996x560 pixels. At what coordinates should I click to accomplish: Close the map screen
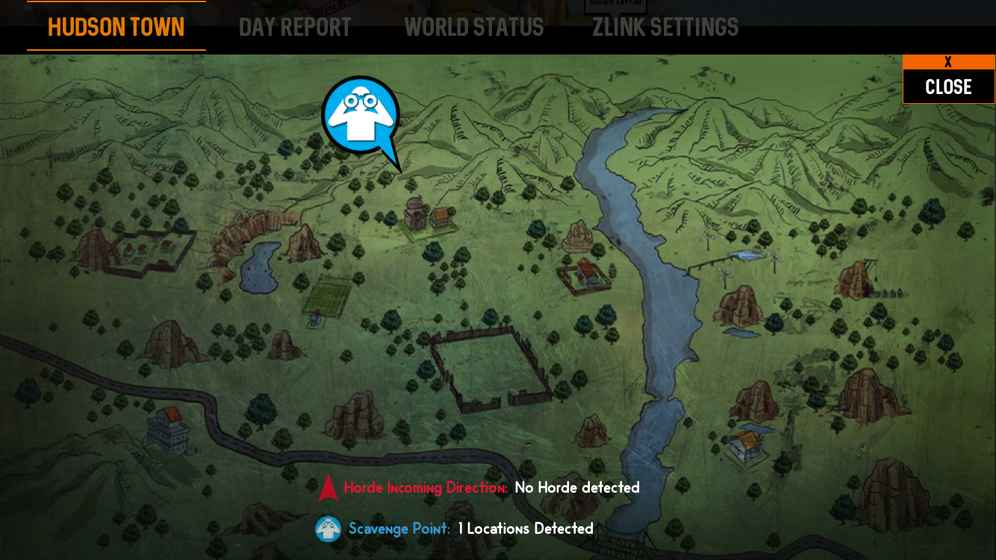pyautogui.click(x=948, y=80)
